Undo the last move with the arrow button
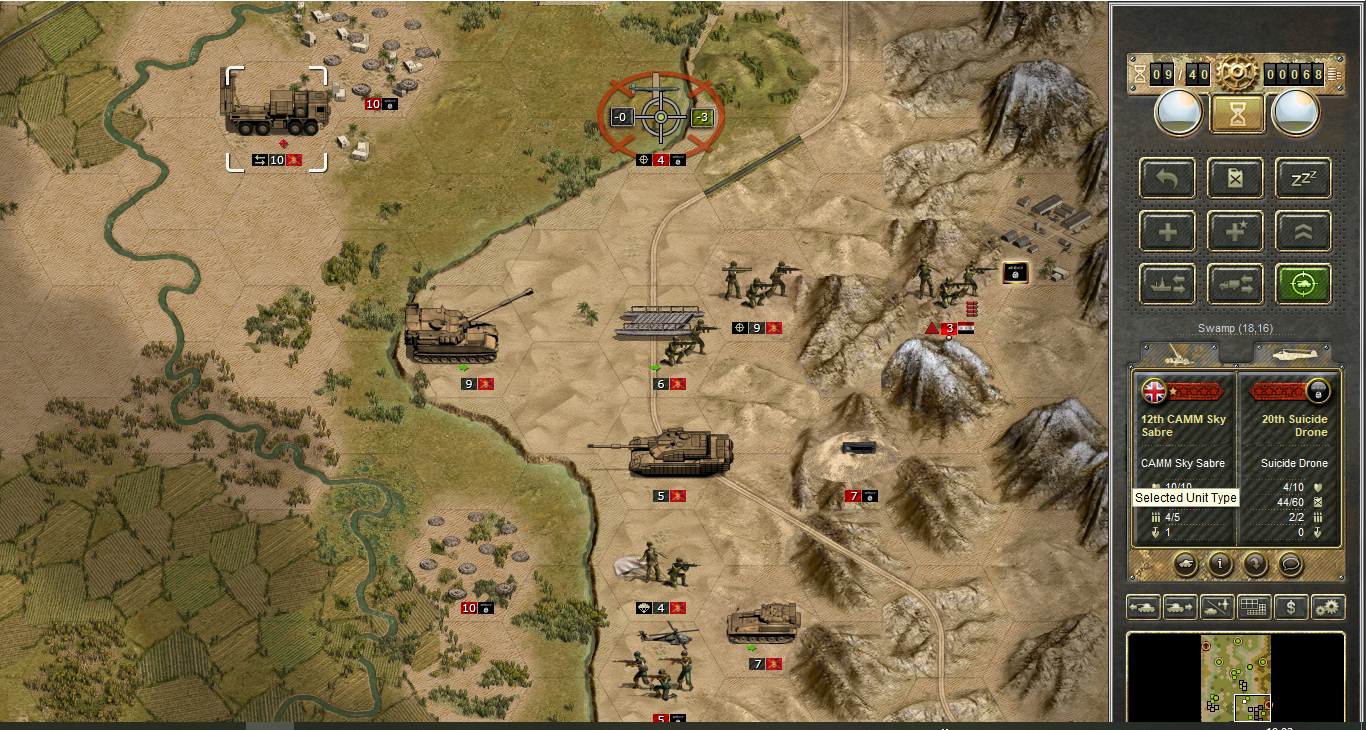 point(1167,179)
